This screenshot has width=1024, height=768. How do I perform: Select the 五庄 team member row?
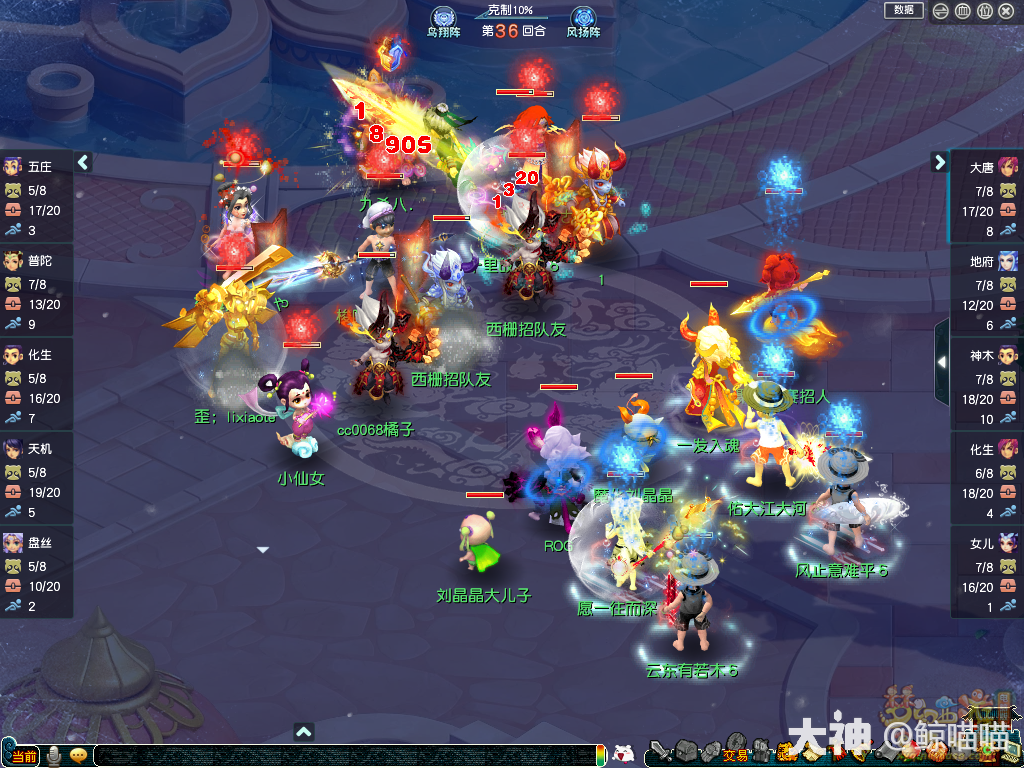[36, 198]
